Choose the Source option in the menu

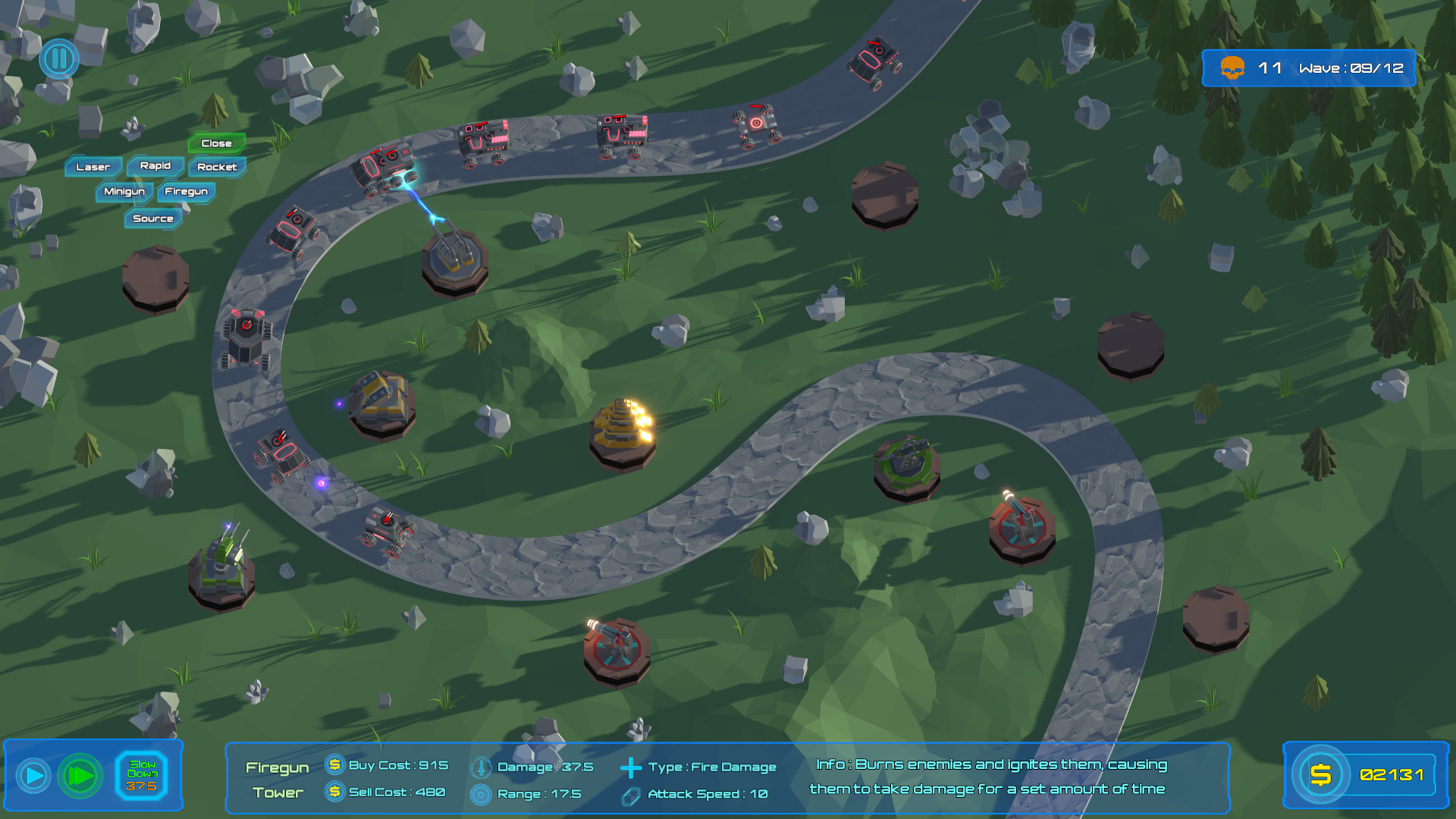153,218
